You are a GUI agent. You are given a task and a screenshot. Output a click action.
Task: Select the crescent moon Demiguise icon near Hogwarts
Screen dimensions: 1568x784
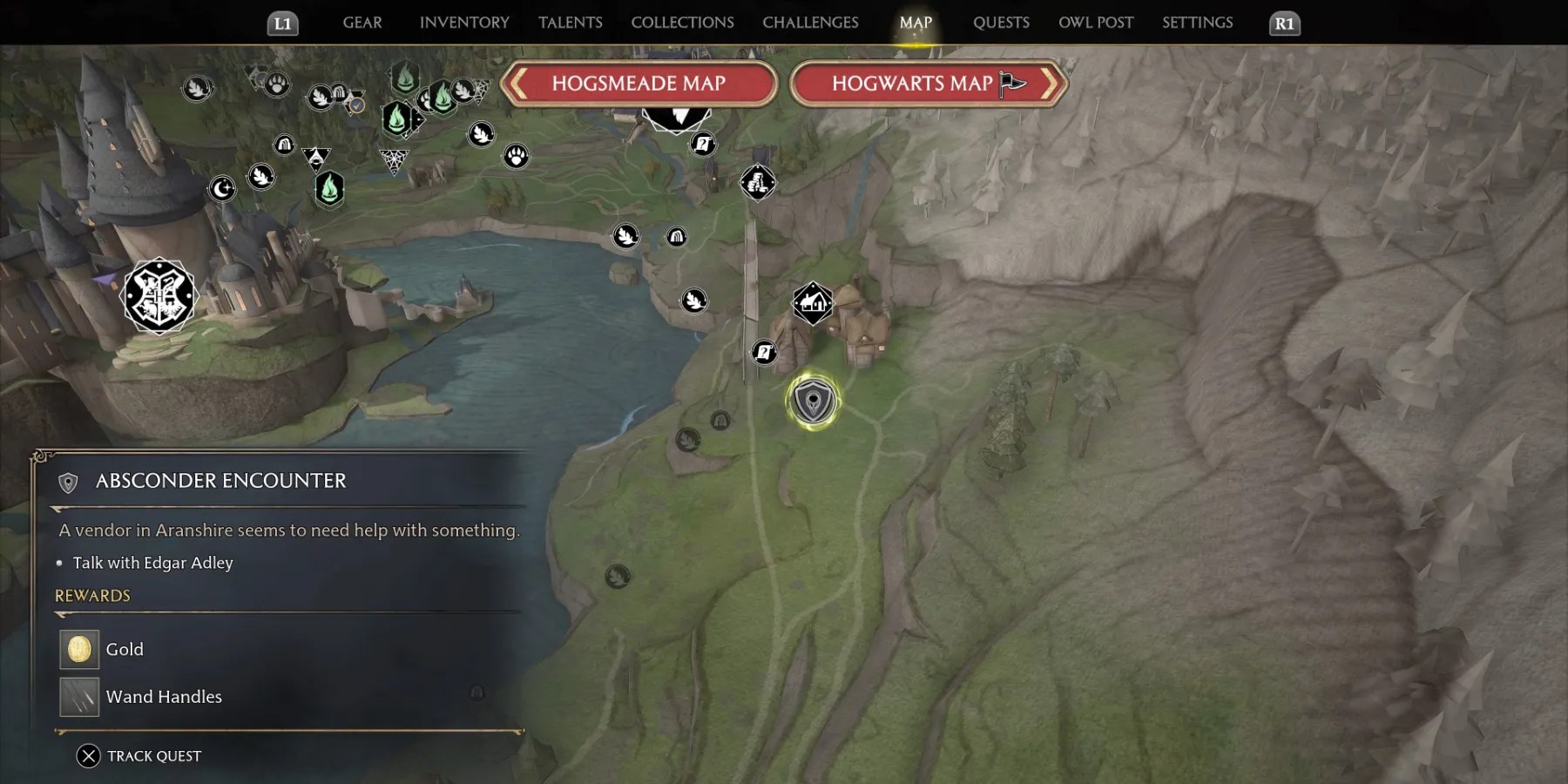[221, 188]
